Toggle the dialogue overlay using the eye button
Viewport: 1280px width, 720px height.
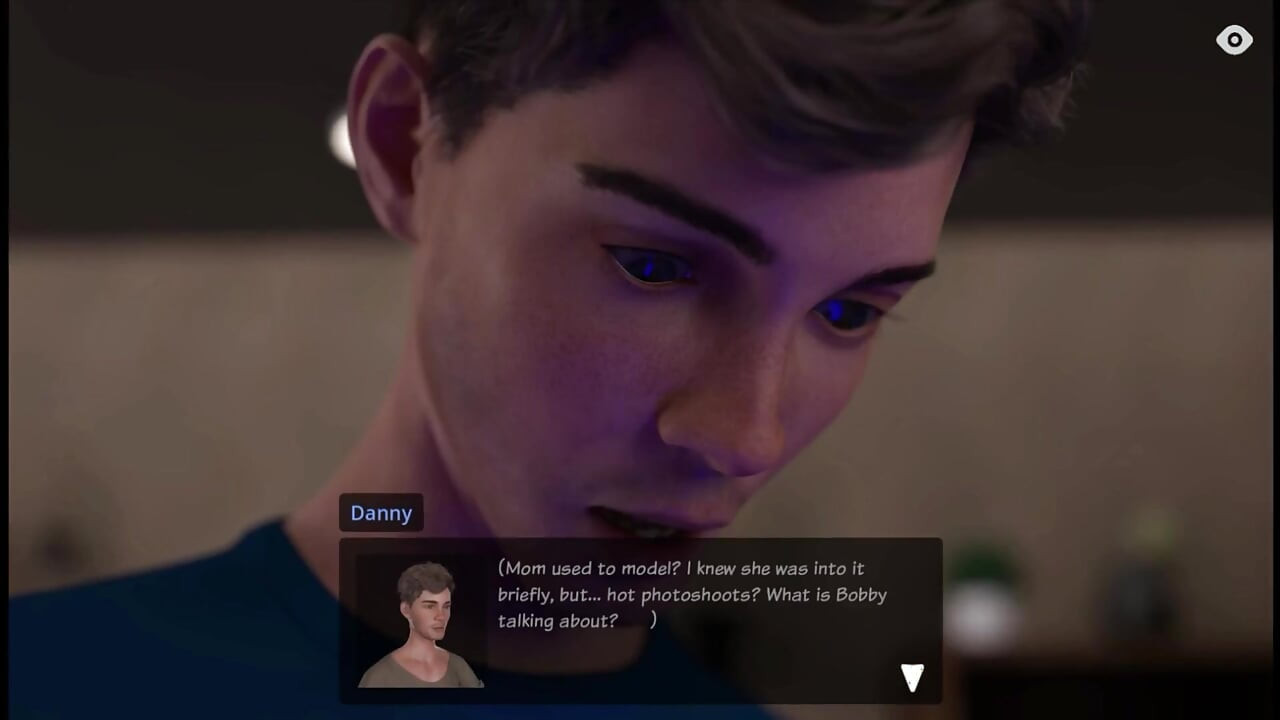[1235, 40]
